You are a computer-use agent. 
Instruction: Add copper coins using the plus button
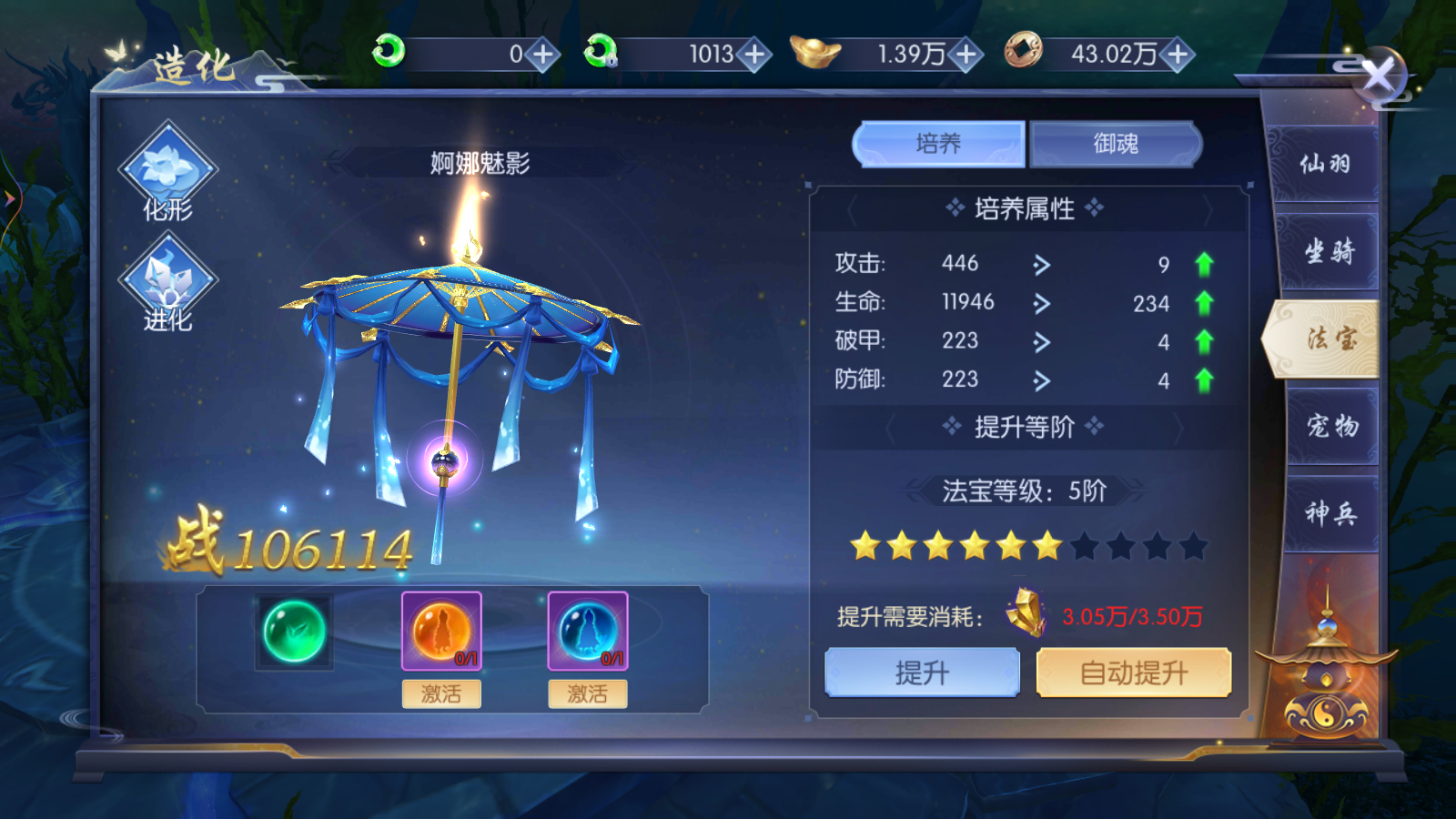coord(1178,55)
